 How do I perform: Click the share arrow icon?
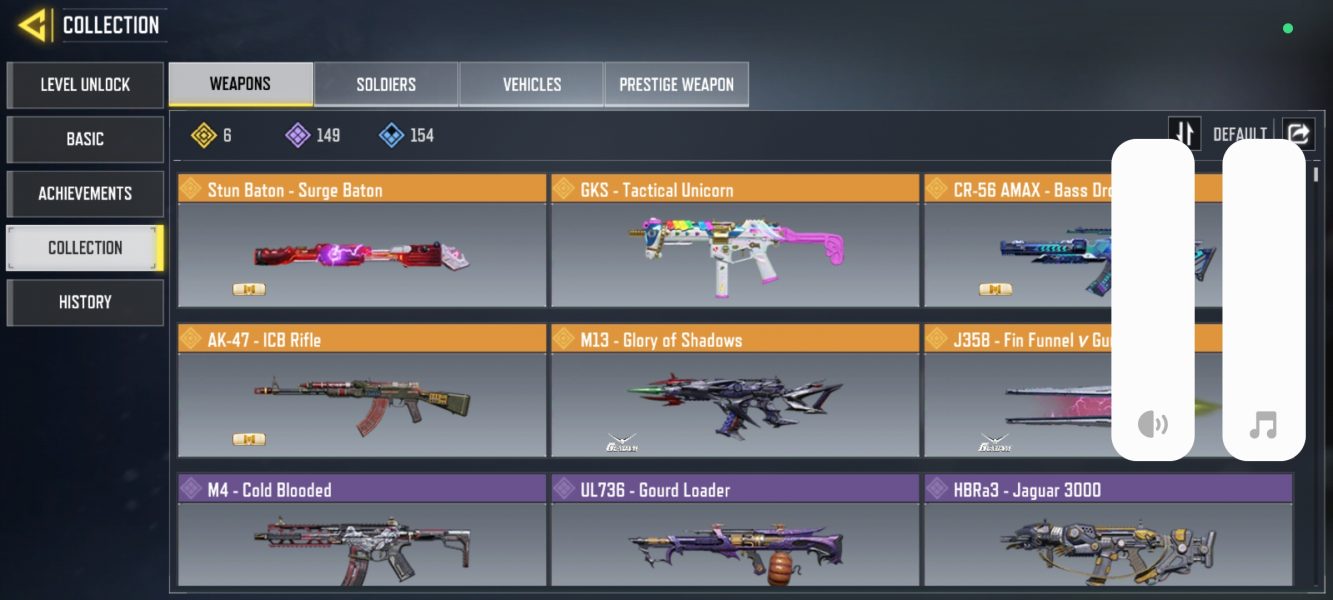pos(1298,133)
